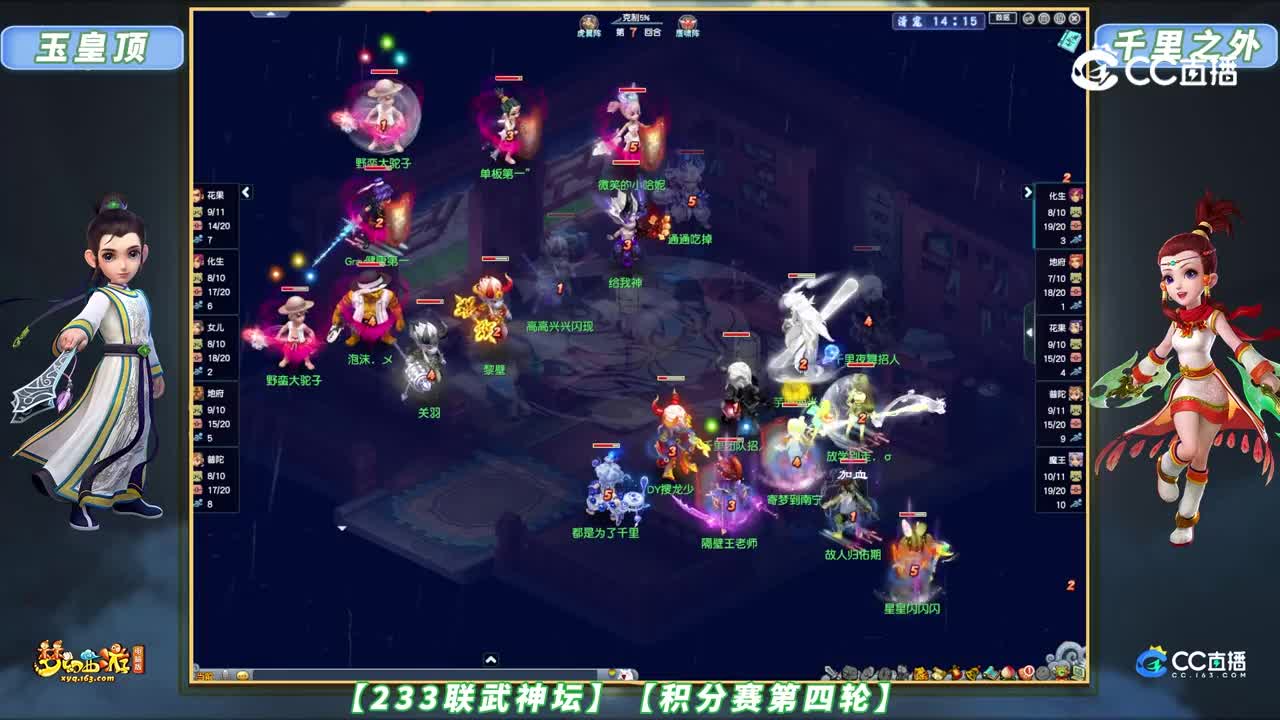Click the golden bell icon on bottom toolbar
1280x720 pixels.
click(x=971, y=672)
